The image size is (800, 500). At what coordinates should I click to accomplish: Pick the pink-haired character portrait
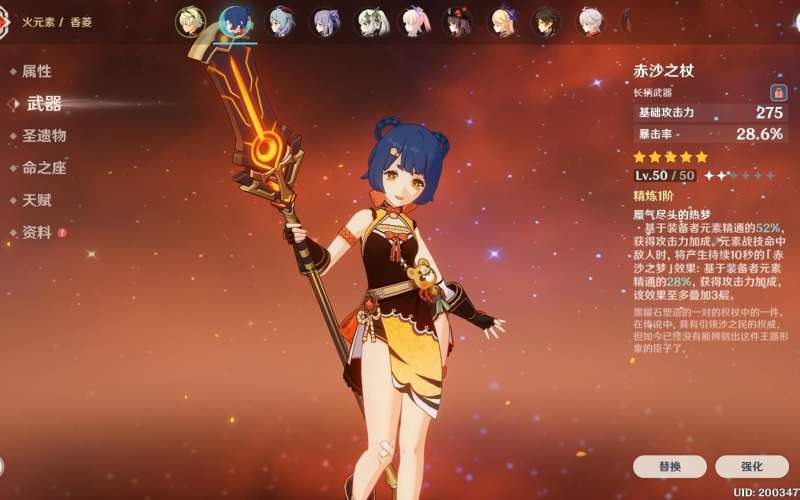[x=414, y=21]
